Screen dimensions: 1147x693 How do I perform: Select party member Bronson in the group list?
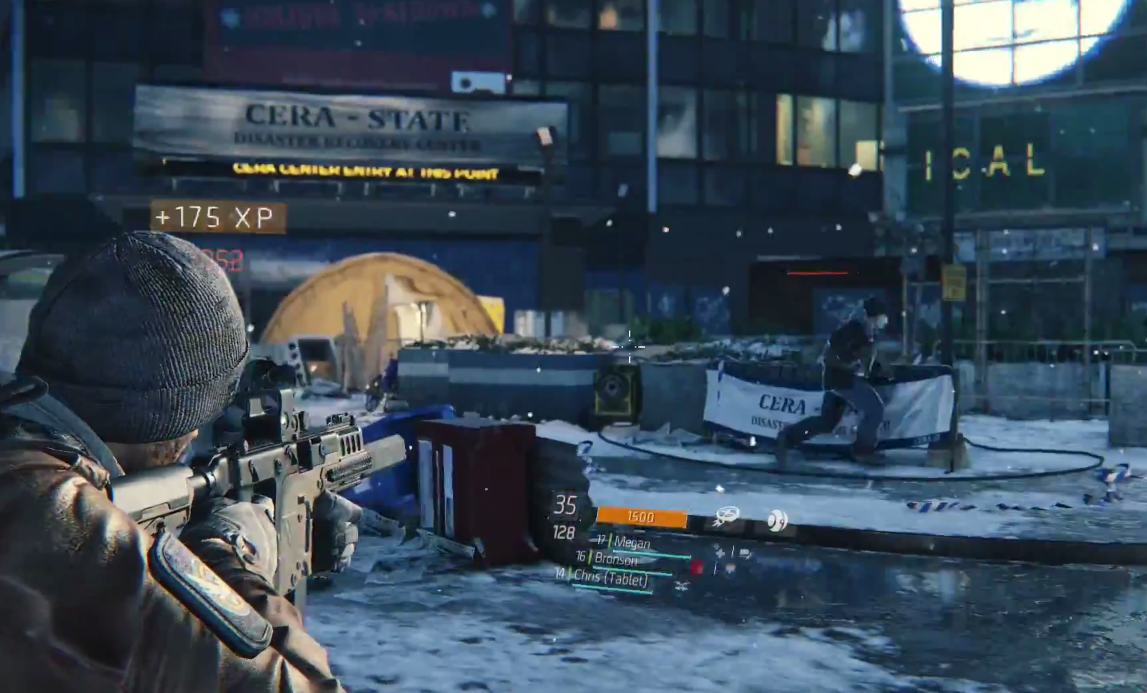click(x=616, y=558)
